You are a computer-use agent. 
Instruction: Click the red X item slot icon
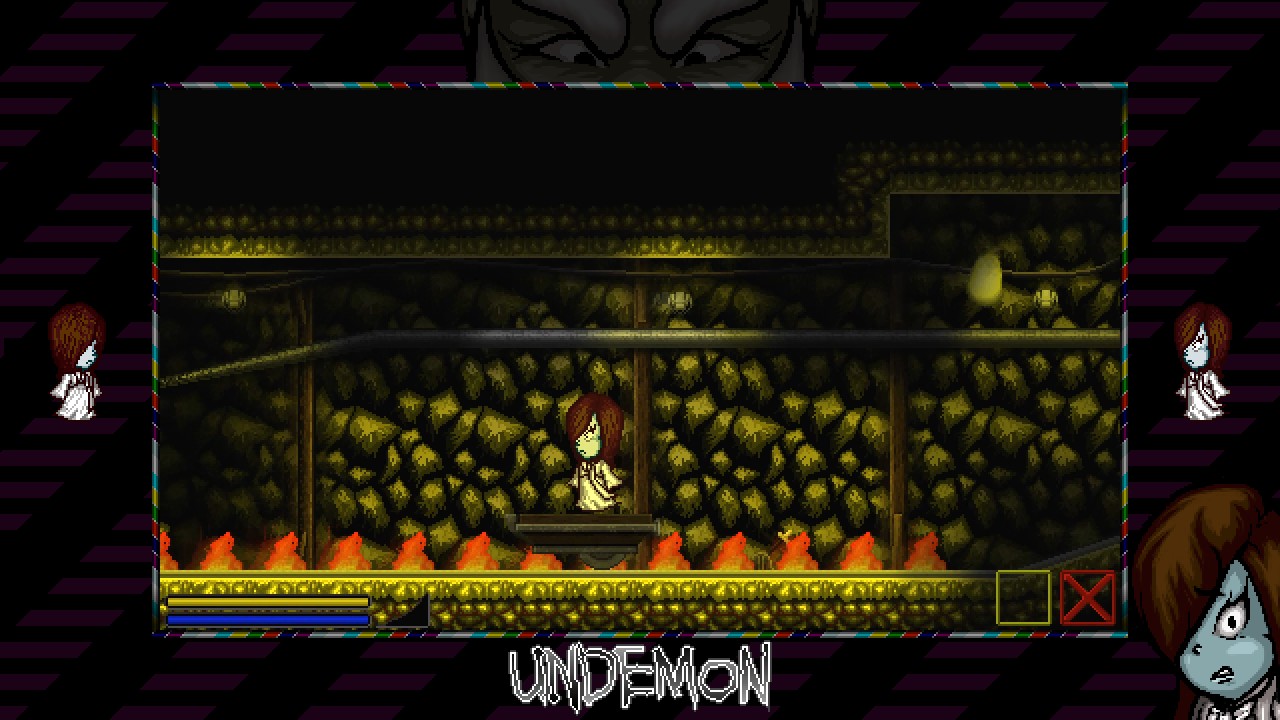tap(1088, 600)
